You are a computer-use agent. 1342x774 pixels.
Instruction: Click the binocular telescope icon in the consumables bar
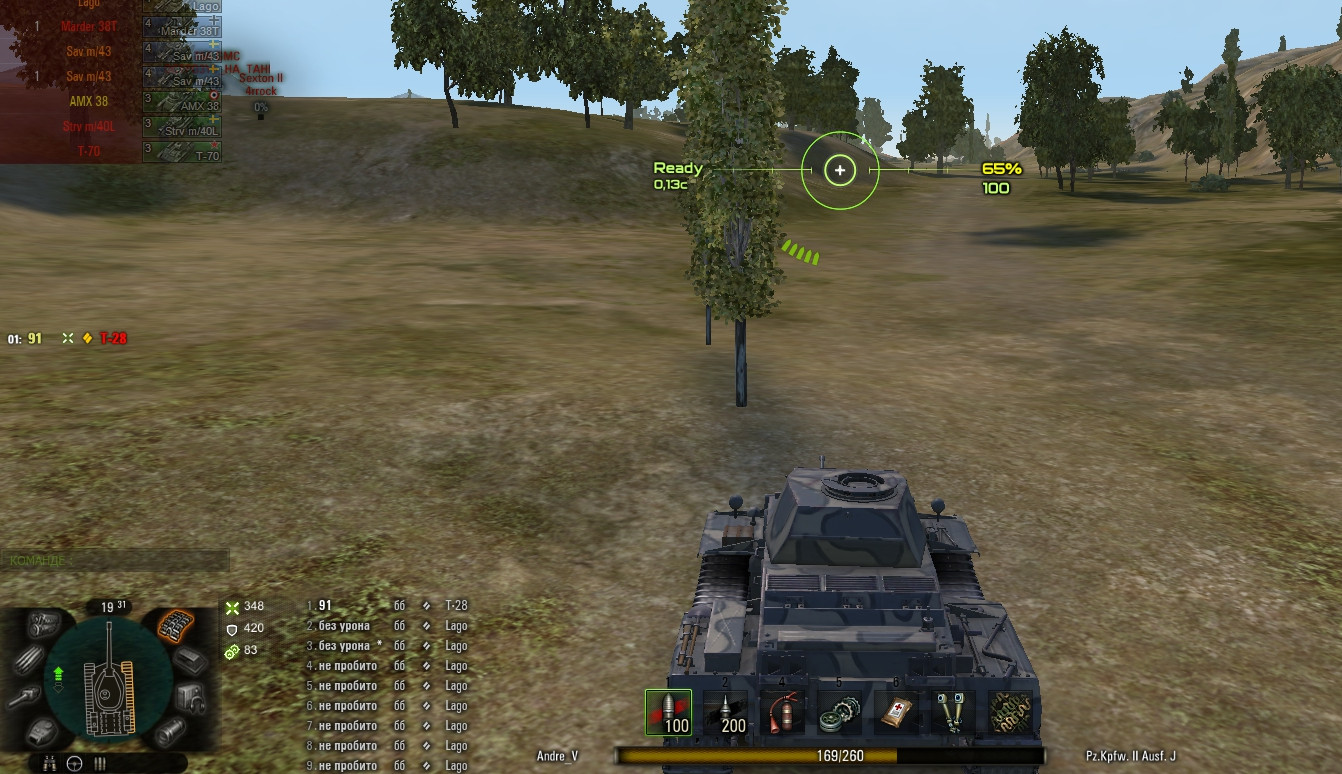951,711
